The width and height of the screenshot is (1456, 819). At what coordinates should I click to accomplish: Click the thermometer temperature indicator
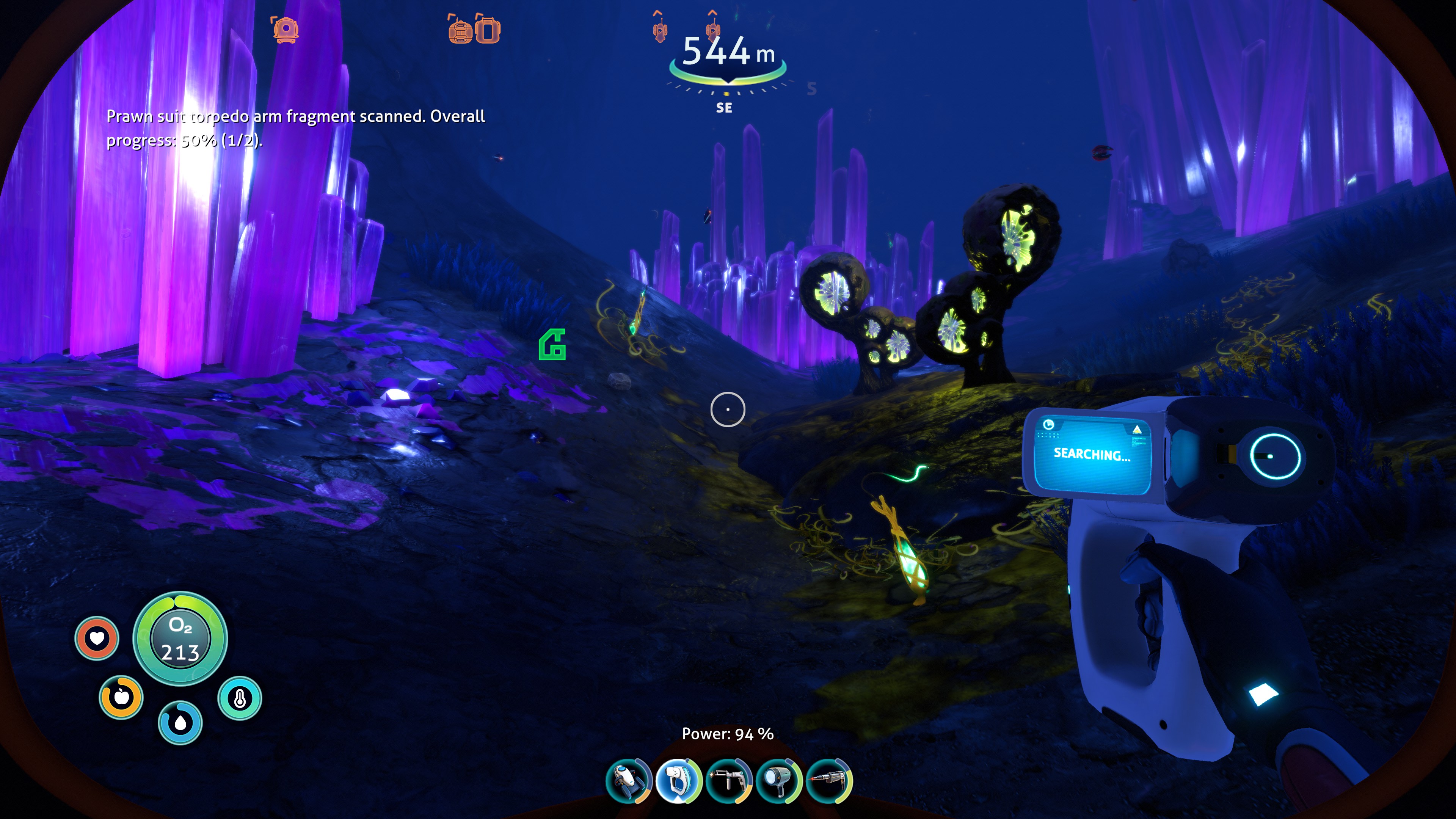coord(240,698)
